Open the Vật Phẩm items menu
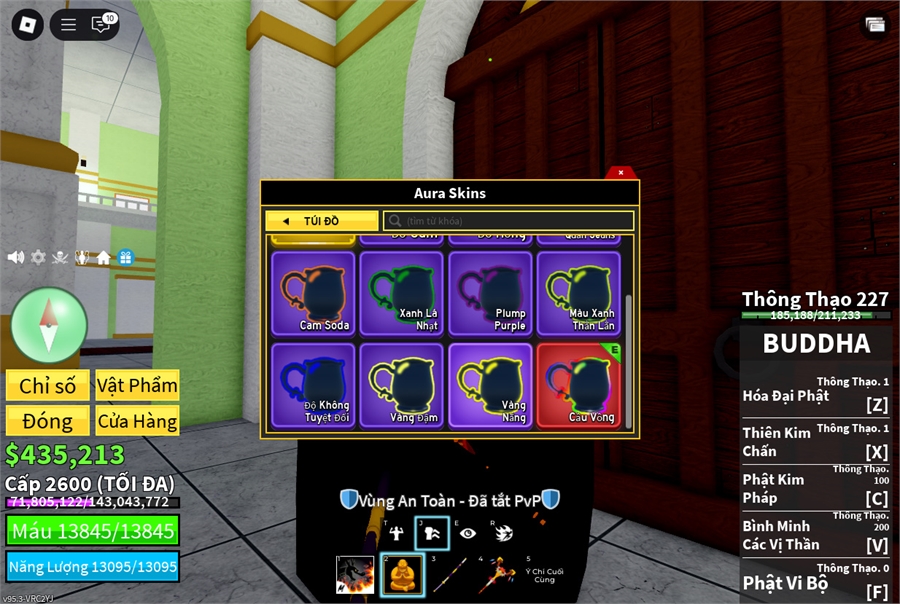 [x=137, y=386]
